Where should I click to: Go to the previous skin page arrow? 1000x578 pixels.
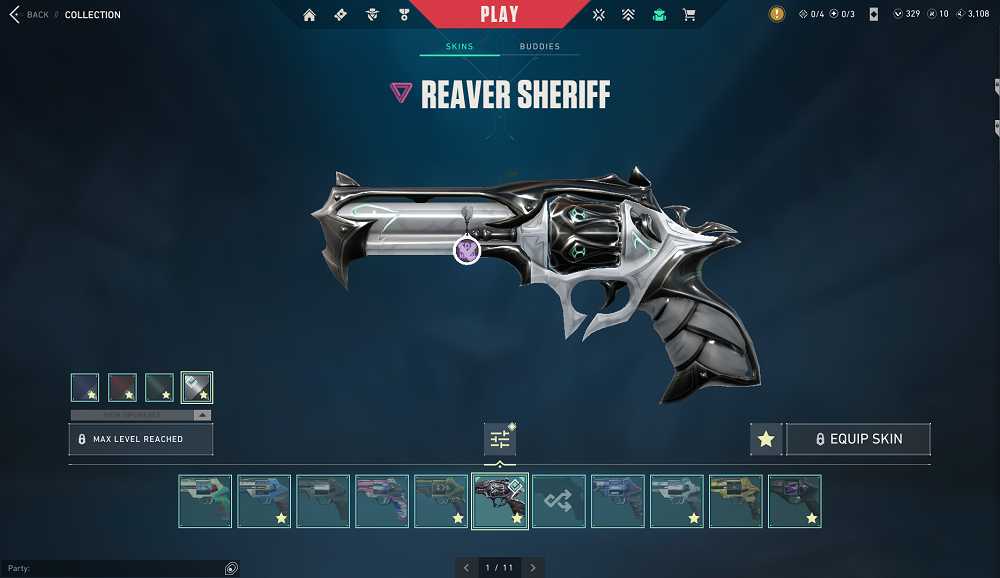click(x=466, y=568)
